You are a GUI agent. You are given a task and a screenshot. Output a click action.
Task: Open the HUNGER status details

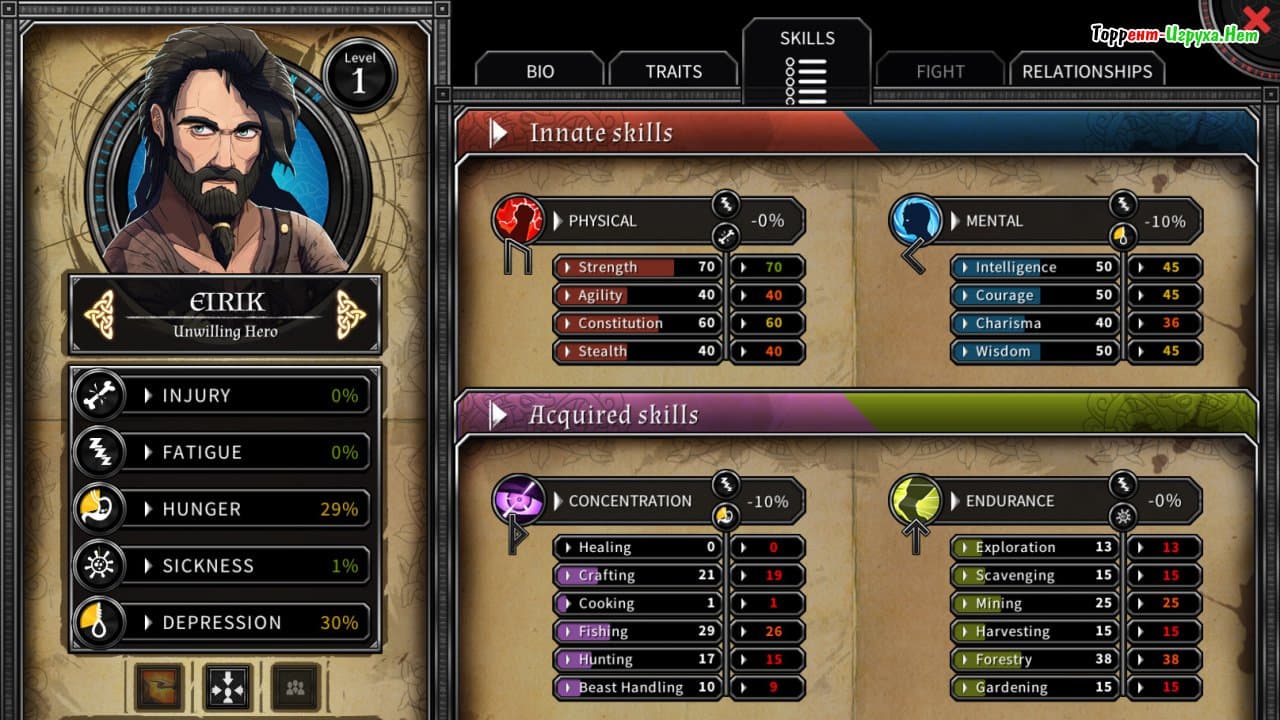pos(223,509)
